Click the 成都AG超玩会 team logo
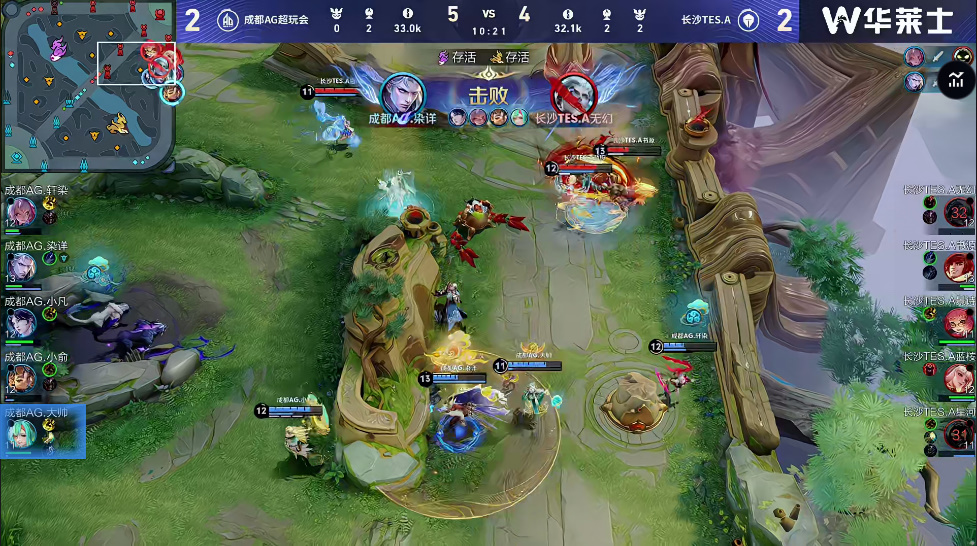Screen dimensions: 977x546 (228, 20)
